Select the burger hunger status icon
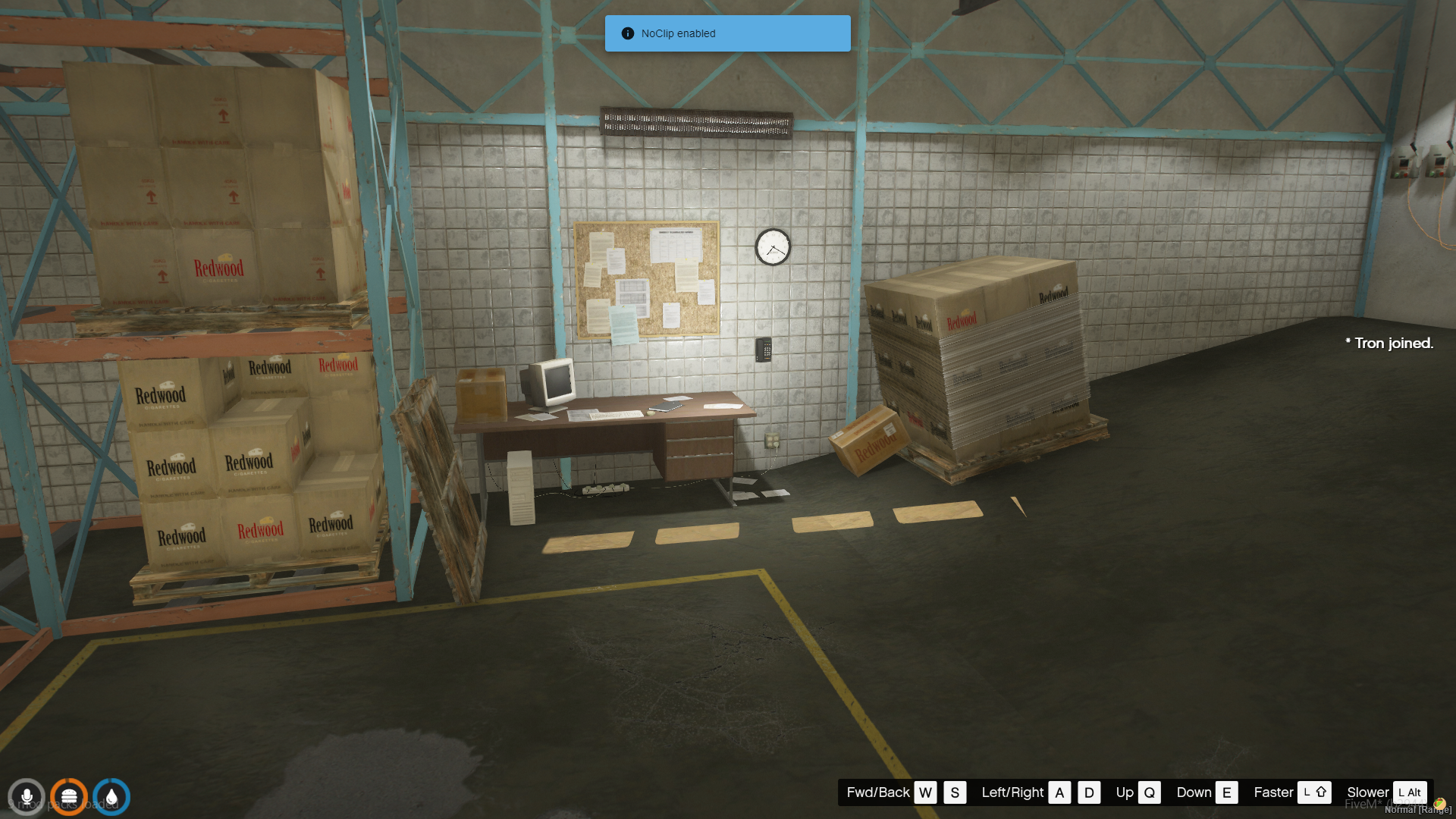This screenshot has width=1456, height=819. [x=69, y=797]
